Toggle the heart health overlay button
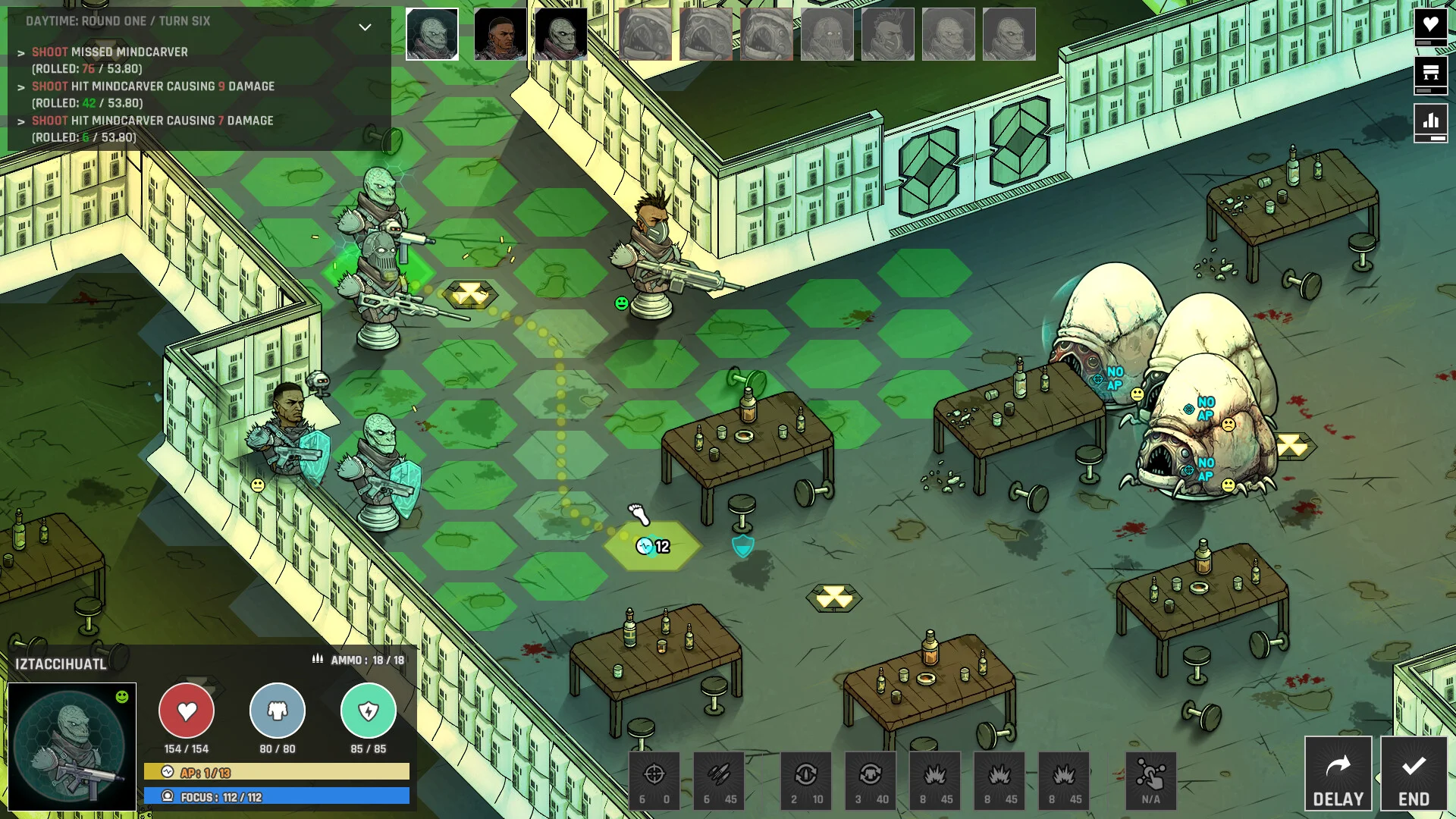The width and height of the screenshot is (1456, 819). coord(1430,26)
